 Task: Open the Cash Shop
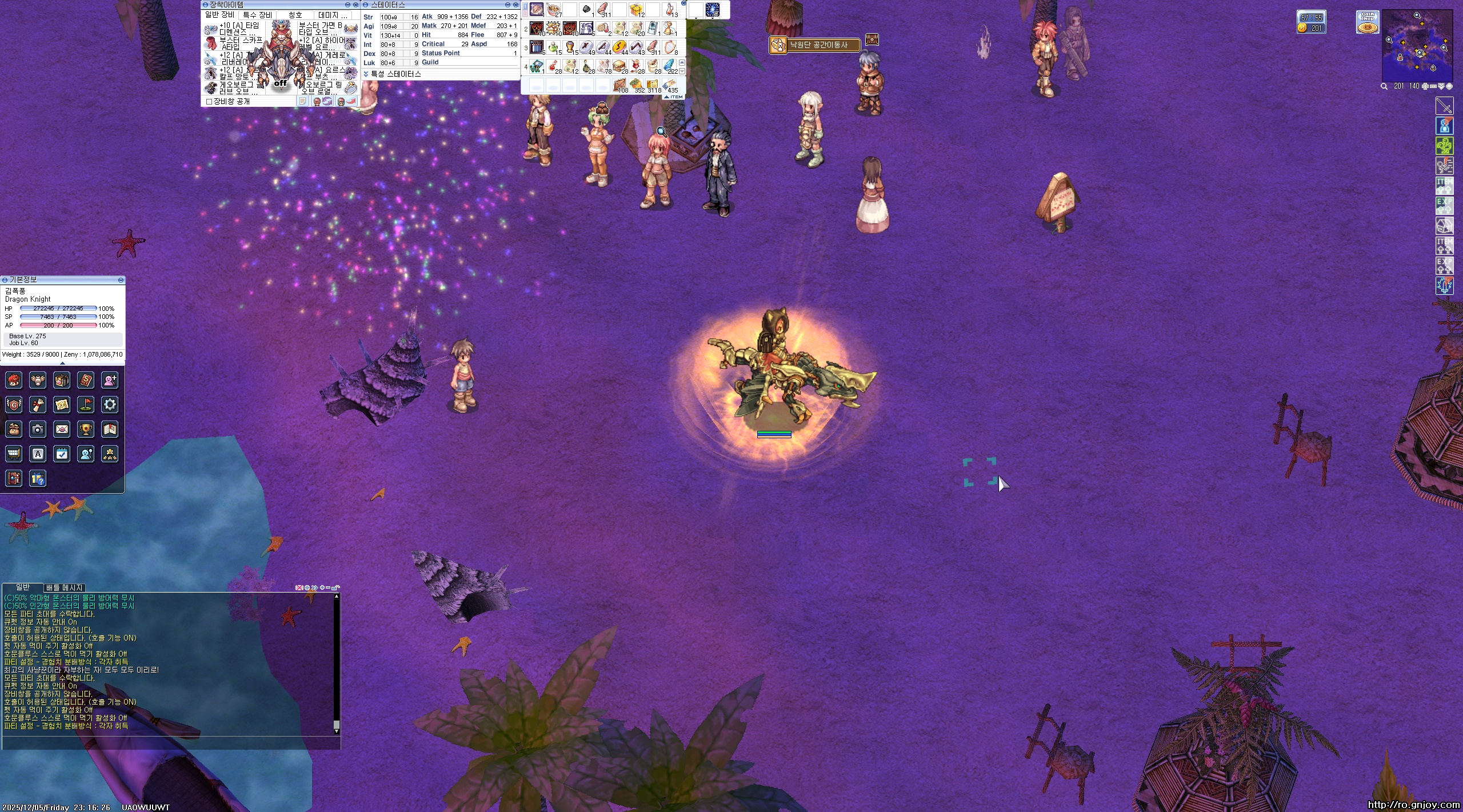click(1368, 22)
